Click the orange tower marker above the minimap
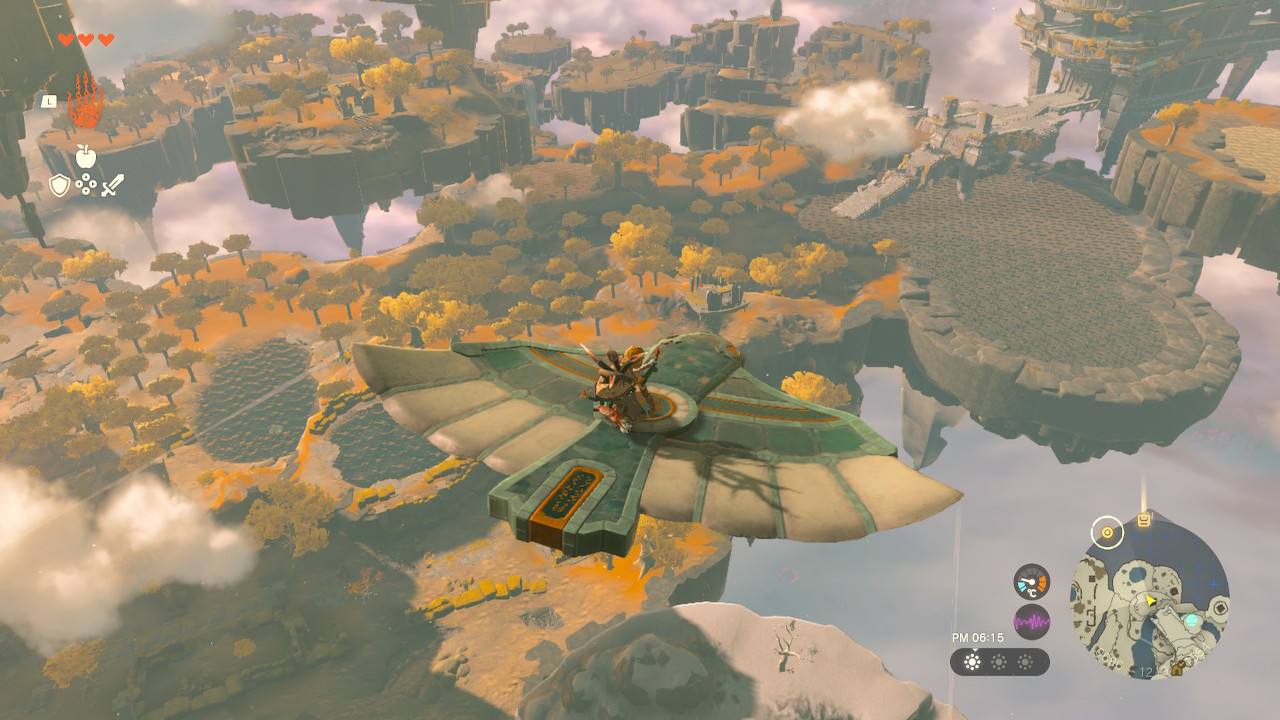The width and height of the screenshot is (1280, 720). [1144, 519]
